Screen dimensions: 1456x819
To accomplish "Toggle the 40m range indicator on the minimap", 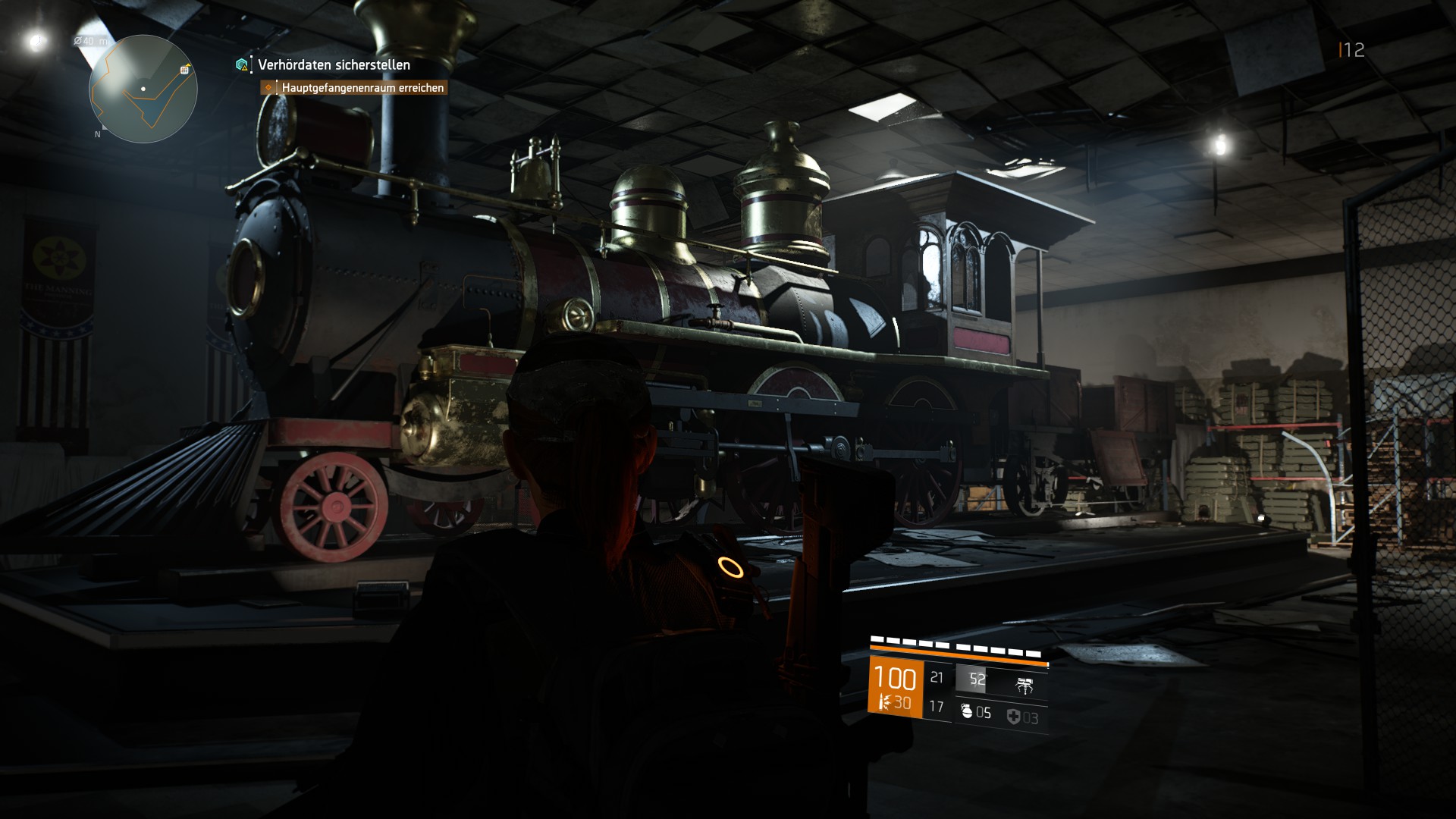I will pyautogui.click(x=89, y=41).
